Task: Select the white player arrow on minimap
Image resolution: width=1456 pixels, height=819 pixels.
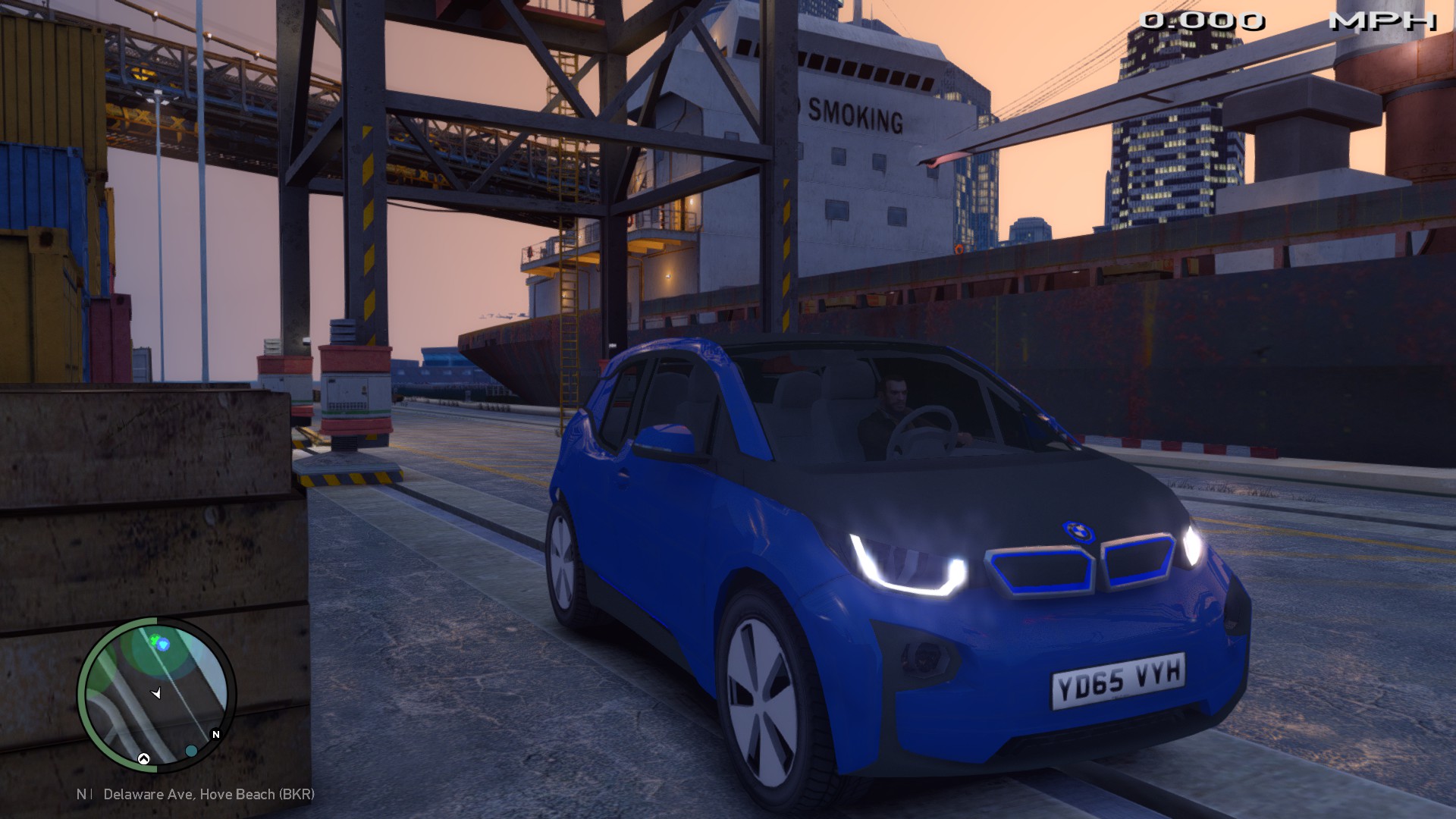Action: [157, 693]
